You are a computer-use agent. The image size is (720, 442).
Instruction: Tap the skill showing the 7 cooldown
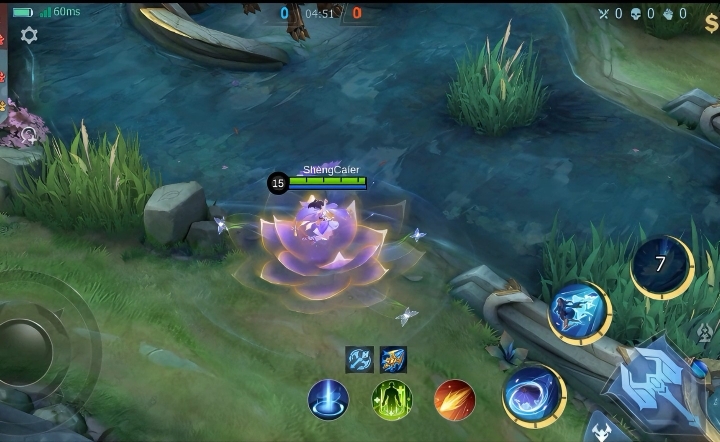pos(661,266)
